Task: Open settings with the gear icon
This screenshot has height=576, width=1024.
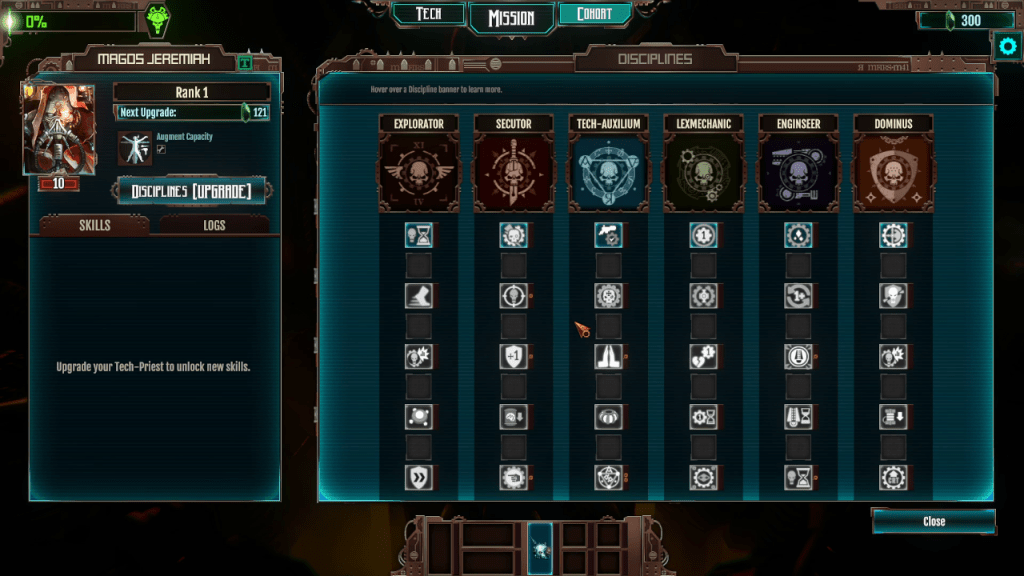Action: coord(1006,46)
